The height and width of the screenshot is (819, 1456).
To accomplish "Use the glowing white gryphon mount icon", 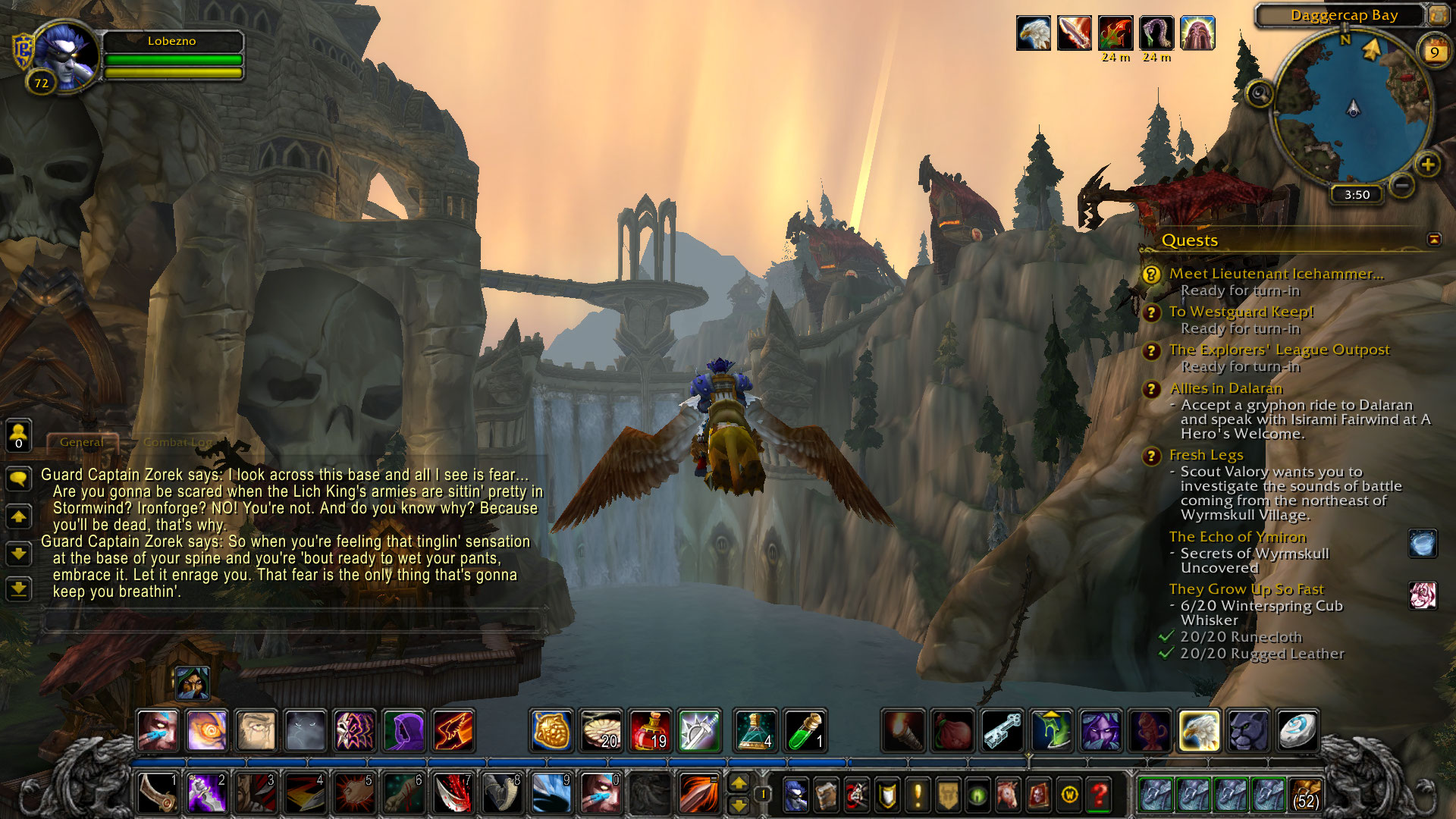I will click(x=1199, y=730).
